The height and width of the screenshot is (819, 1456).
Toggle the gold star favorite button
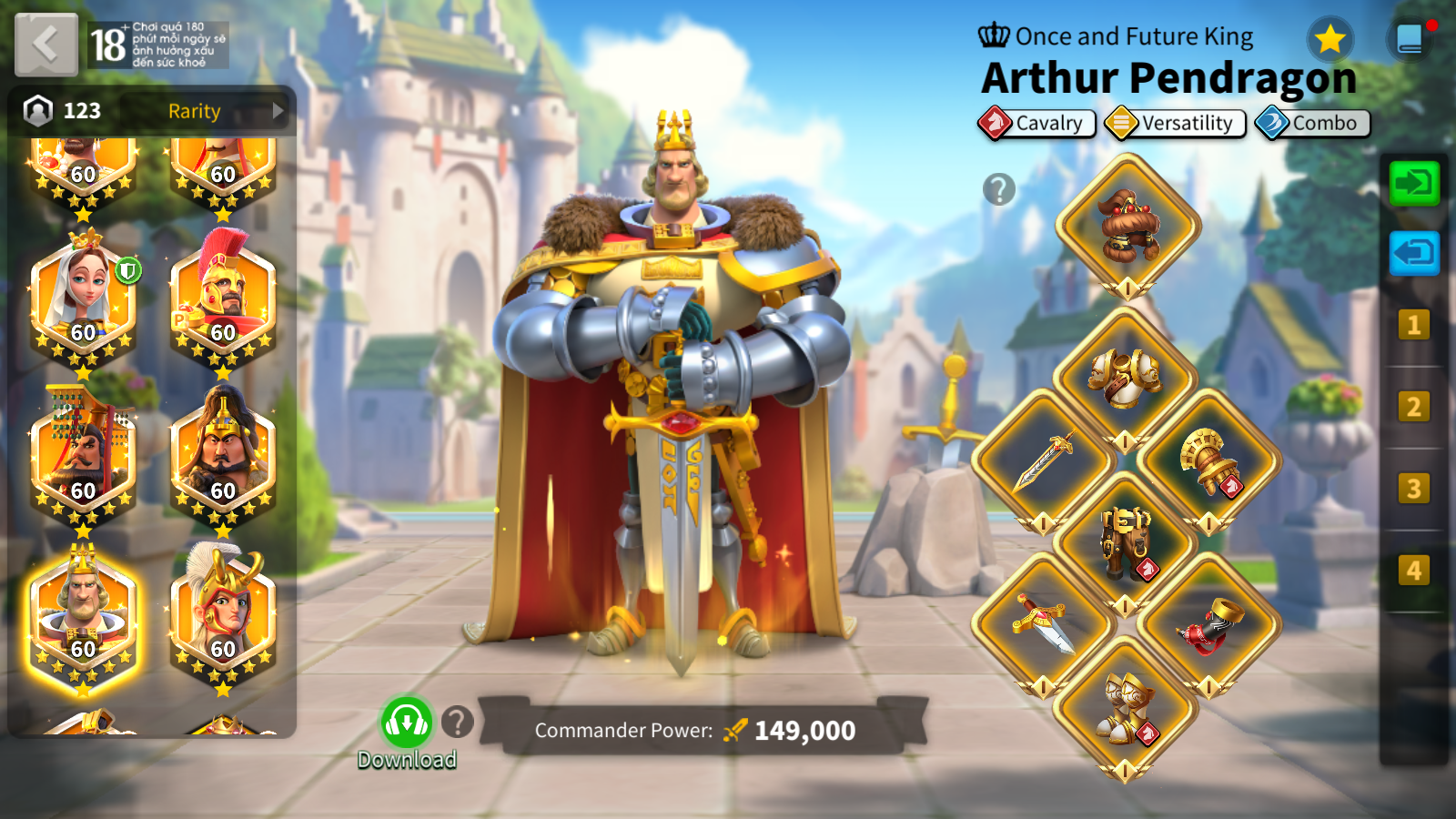1330,39
